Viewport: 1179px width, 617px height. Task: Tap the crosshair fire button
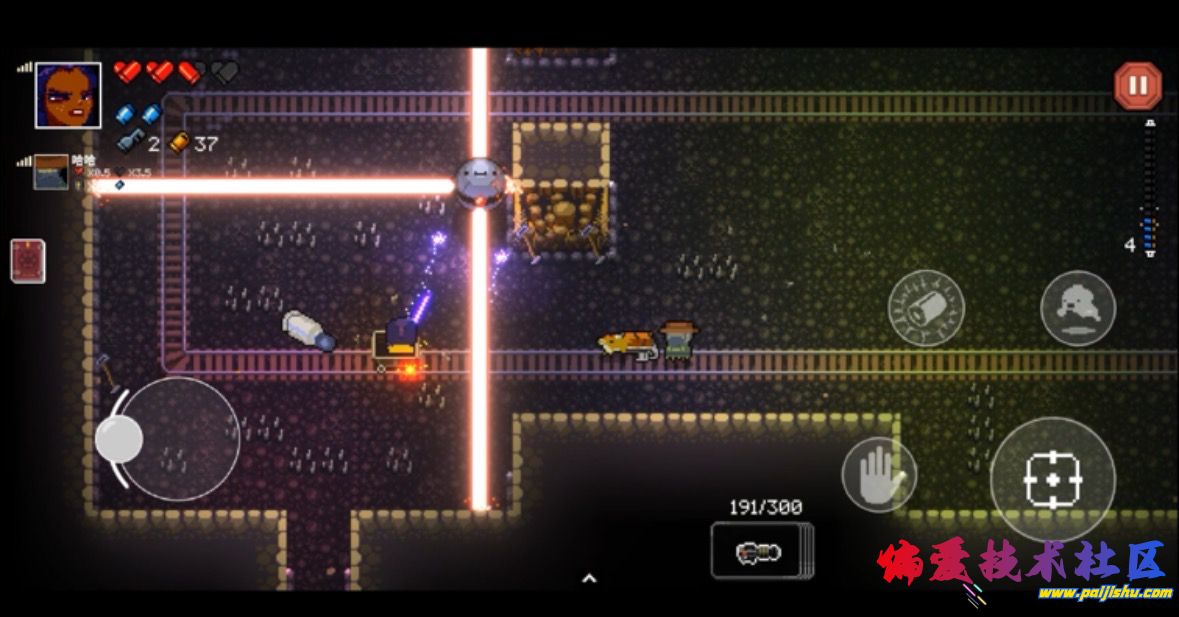coord(1052,480)
